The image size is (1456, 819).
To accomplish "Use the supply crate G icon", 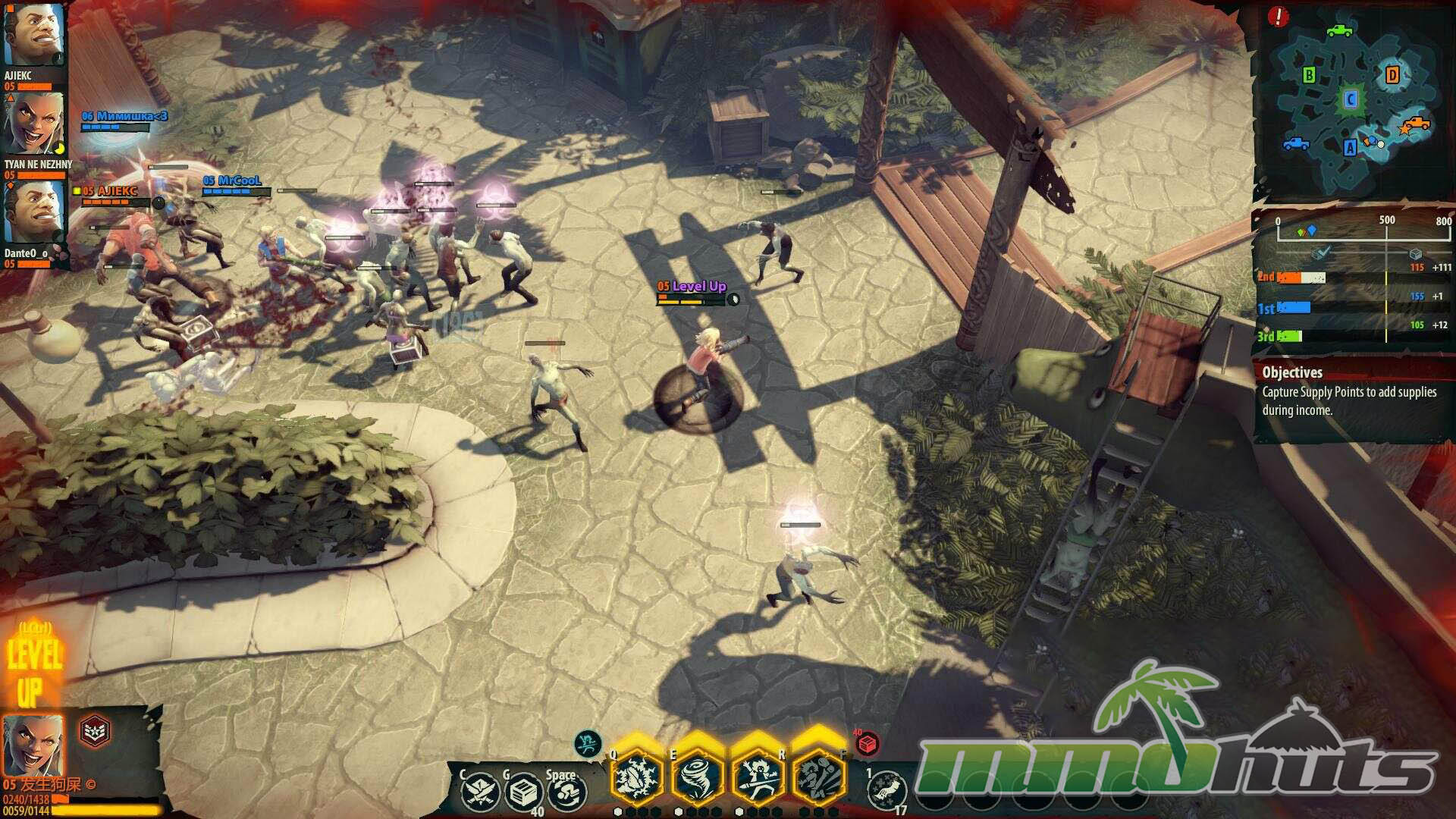I will click(x=523, y=793).
